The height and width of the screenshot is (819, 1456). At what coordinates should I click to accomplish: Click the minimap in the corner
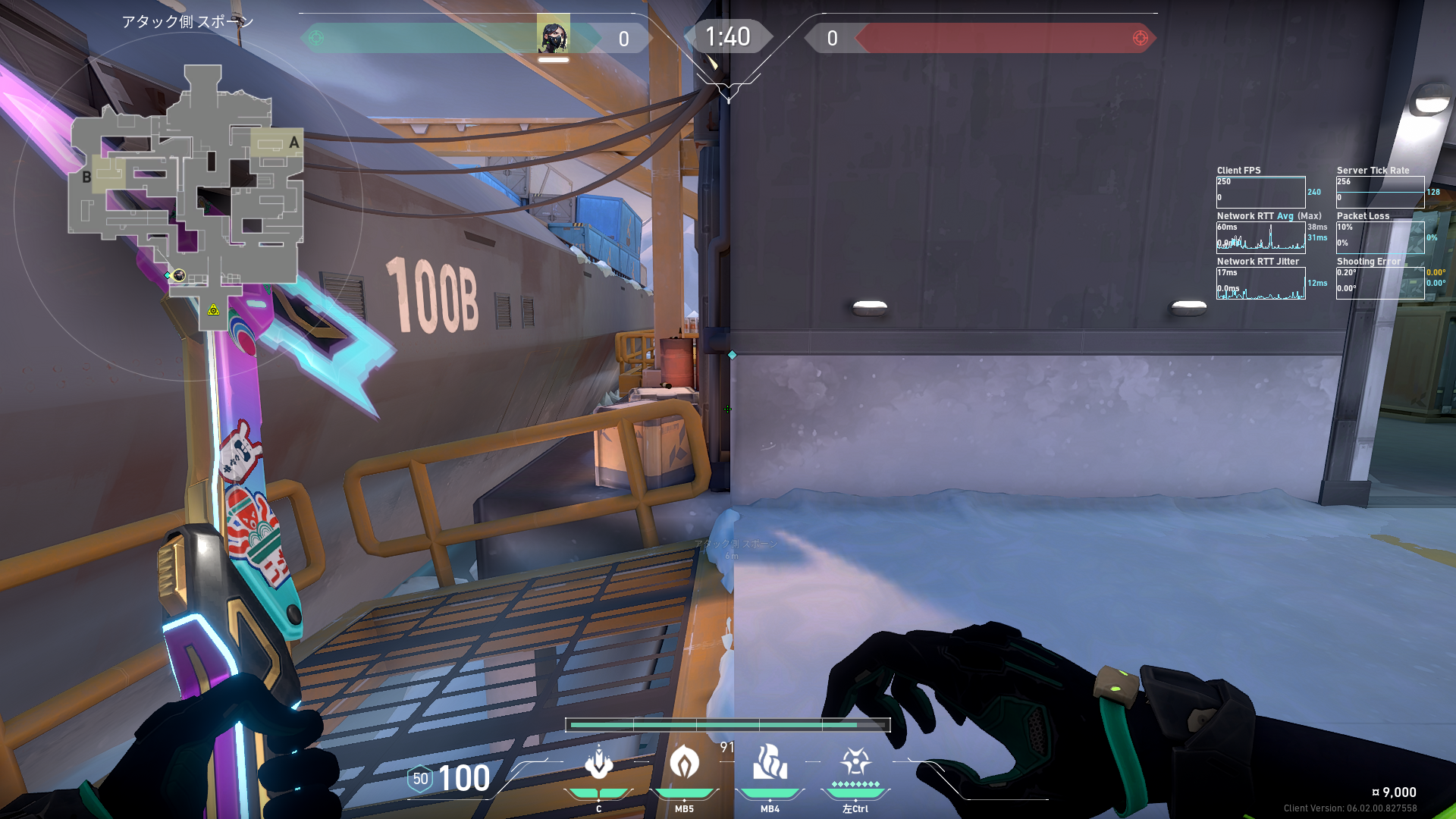click(x=187, y=197)
